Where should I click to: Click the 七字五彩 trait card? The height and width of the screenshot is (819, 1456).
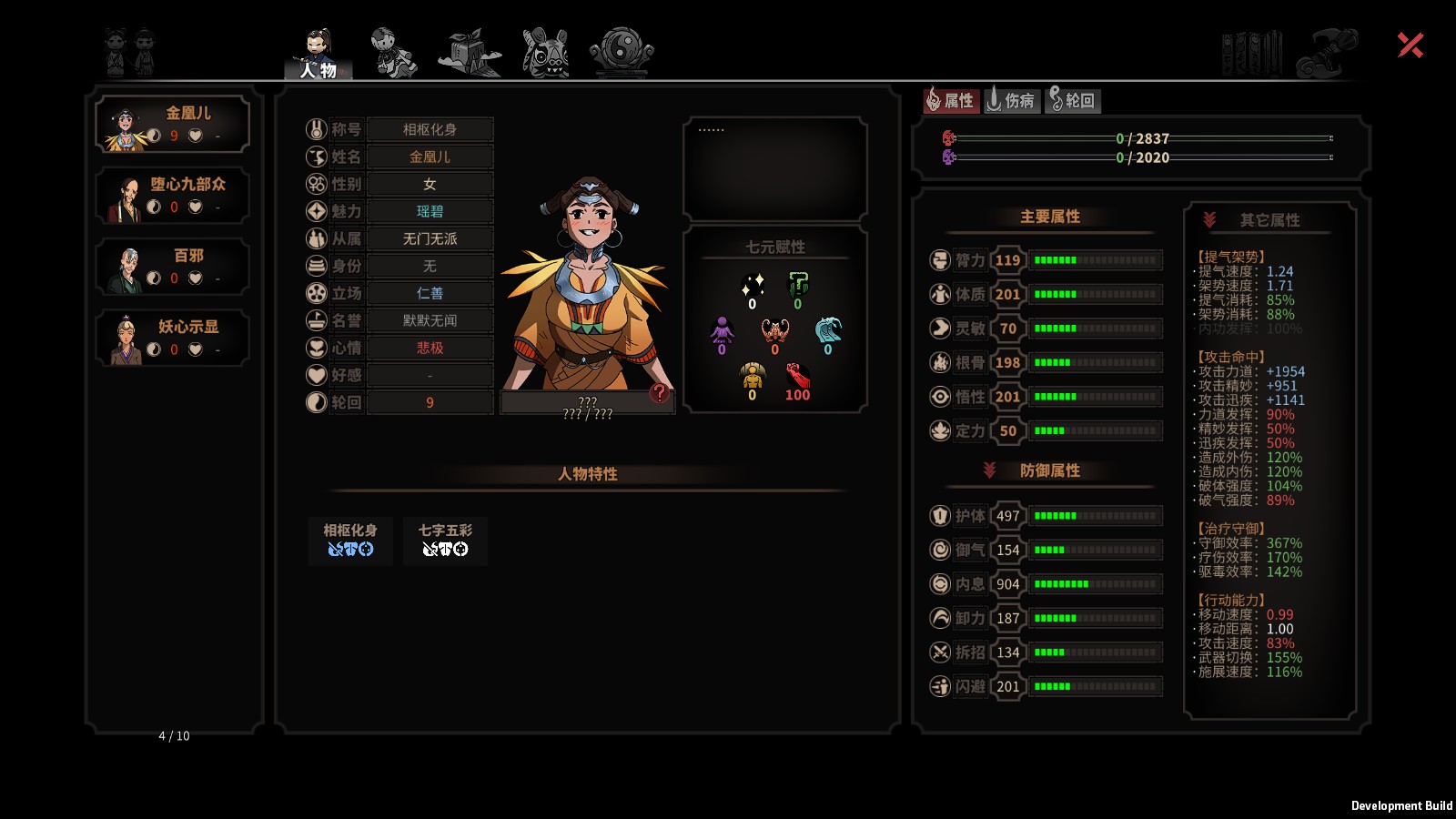(x=445, y=541)
